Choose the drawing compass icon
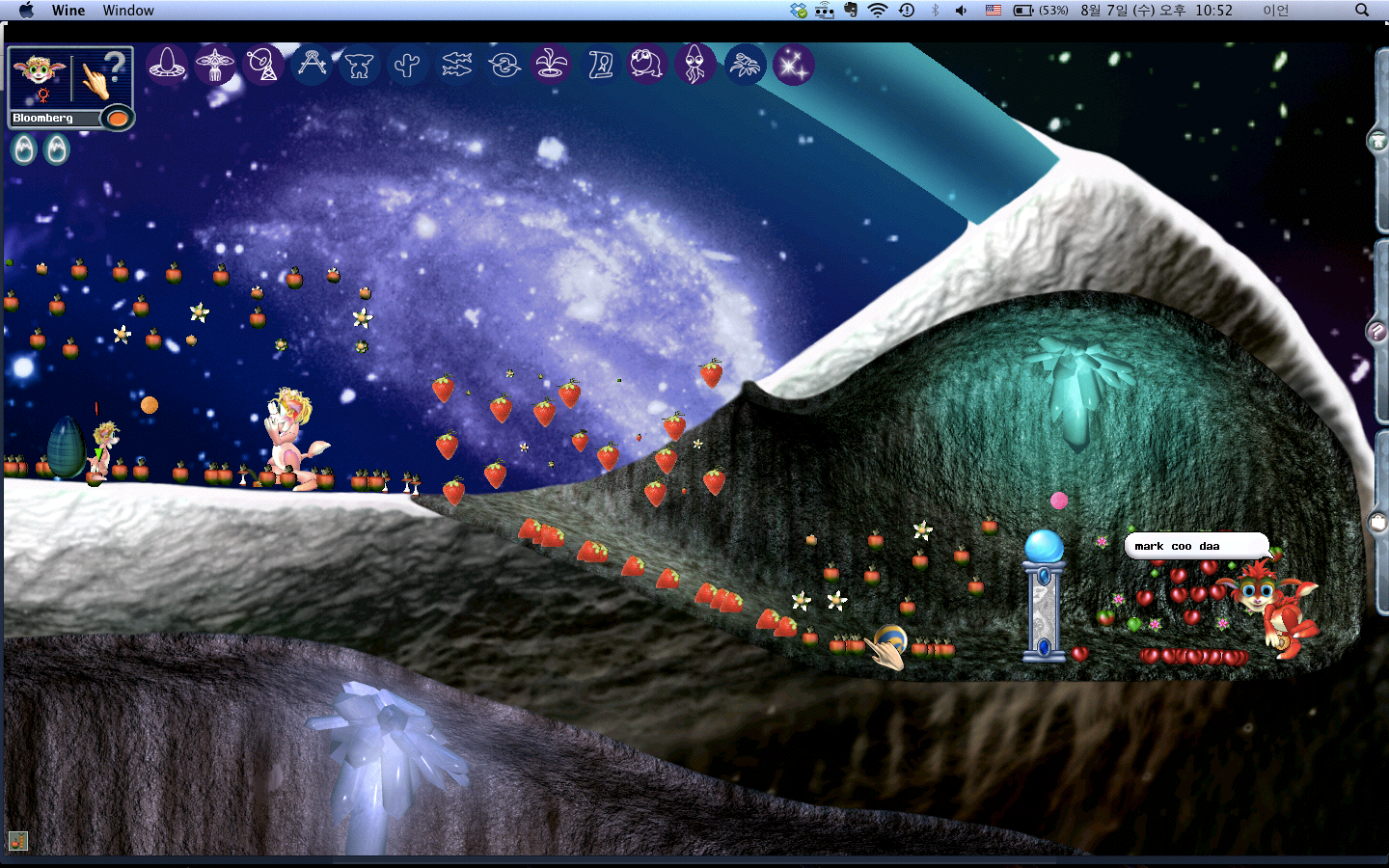 click(312, 65)
